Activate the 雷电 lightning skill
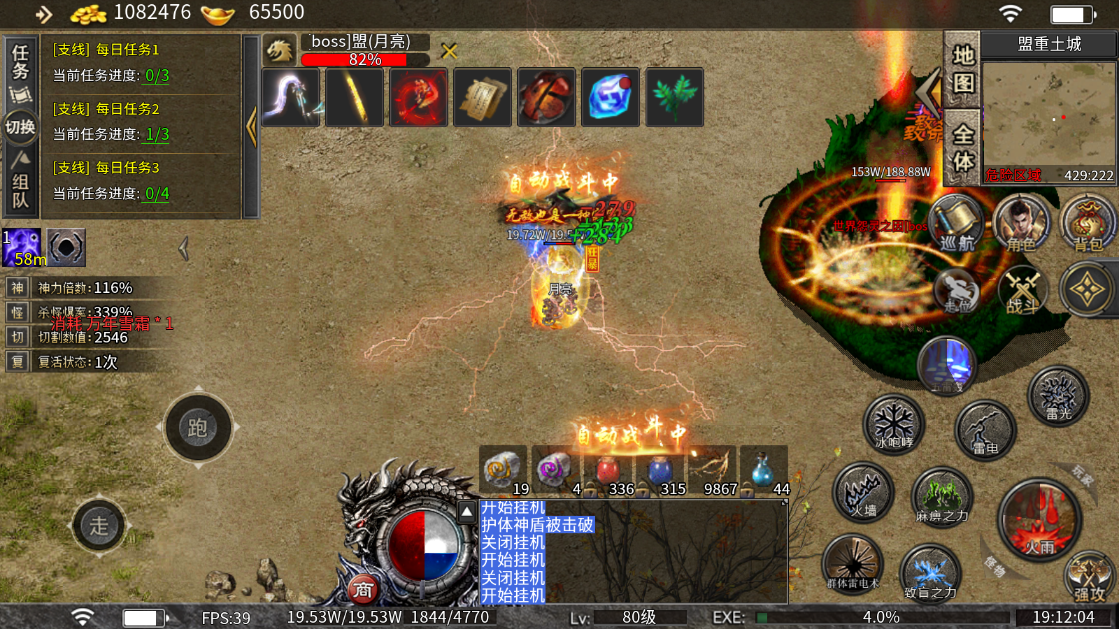The height and width of the screenshot is (629, 1119). coord(985,430)
